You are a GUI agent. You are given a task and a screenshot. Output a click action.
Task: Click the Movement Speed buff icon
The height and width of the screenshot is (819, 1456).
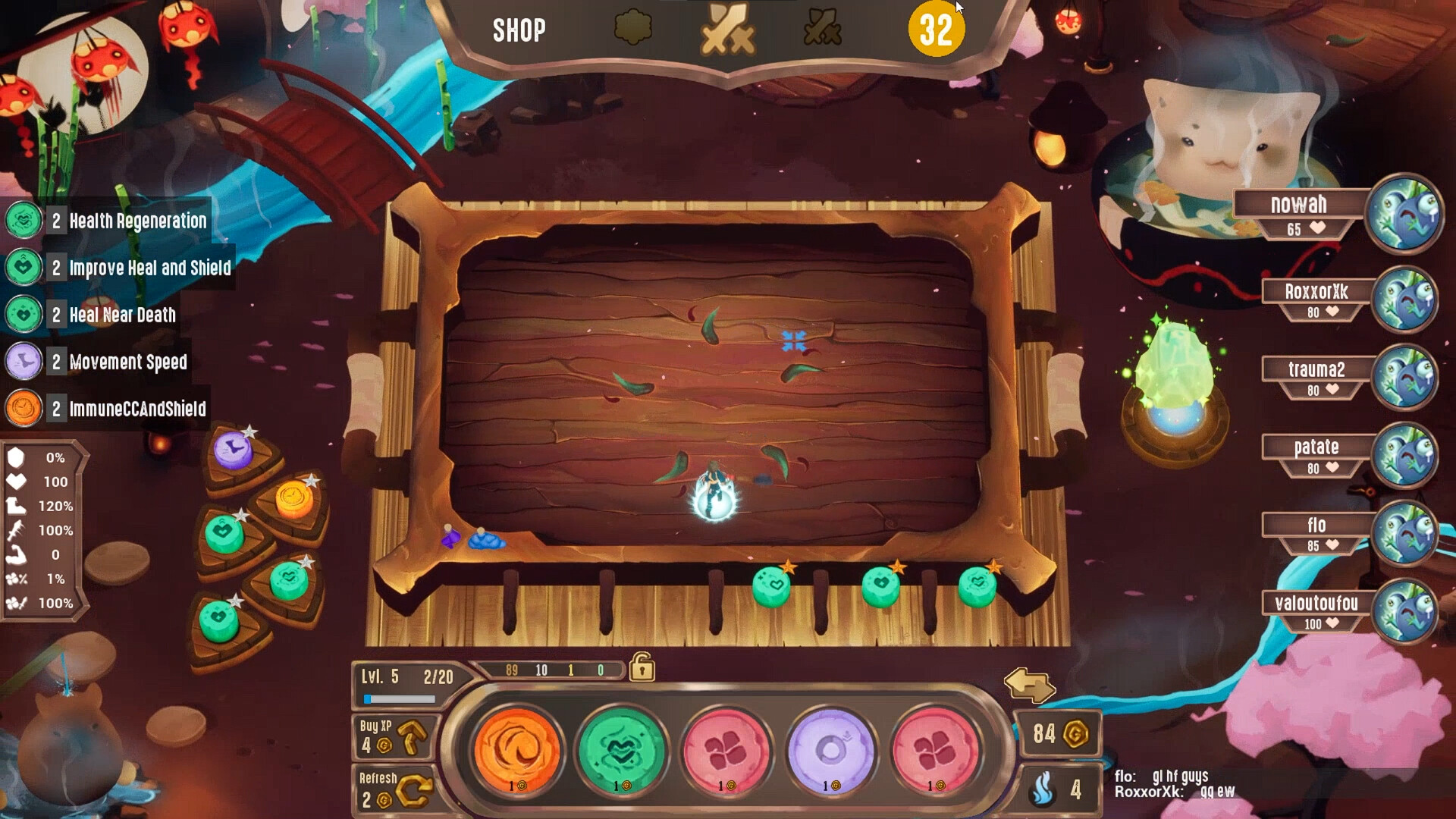click(23, 362)
